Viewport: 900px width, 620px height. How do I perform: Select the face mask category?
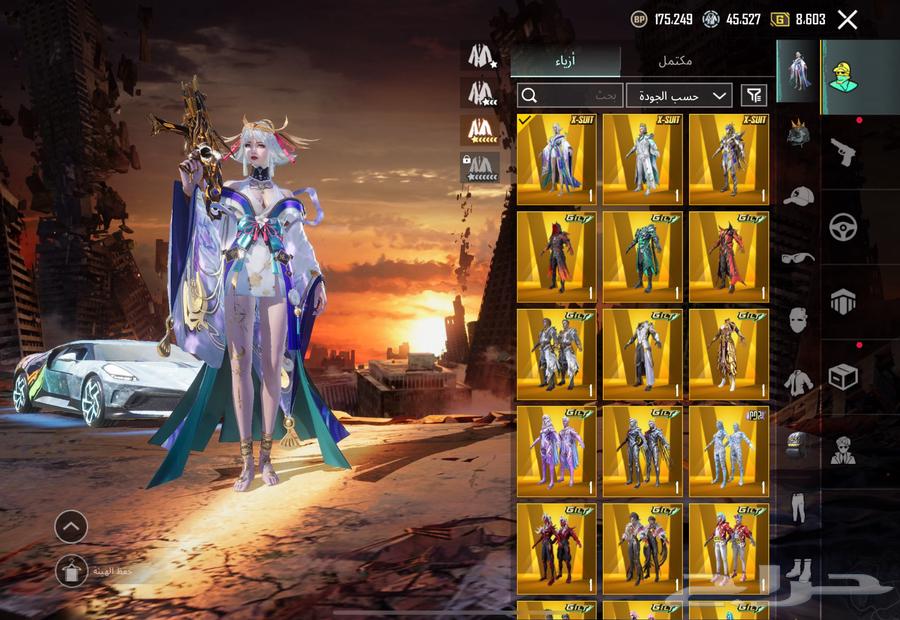tap(797, 320)
